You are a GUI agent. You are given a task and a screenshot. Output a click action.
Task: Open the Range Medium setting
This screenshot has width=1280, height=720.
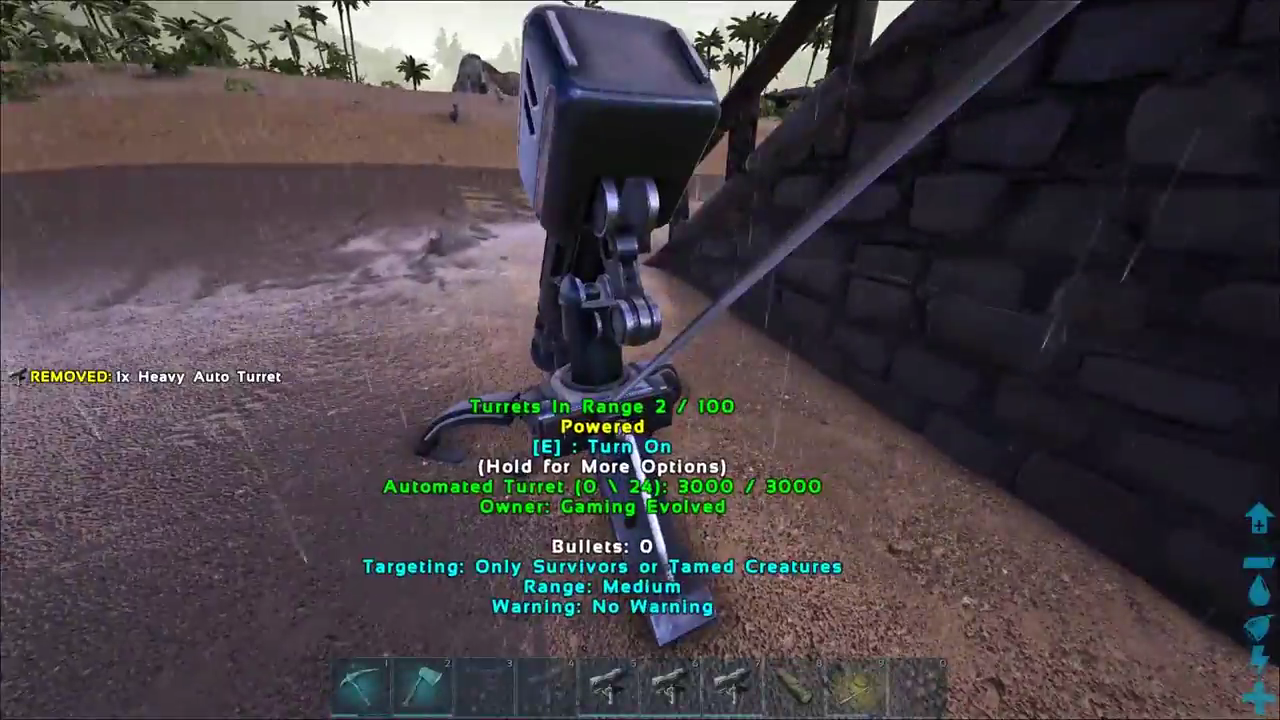603,587
